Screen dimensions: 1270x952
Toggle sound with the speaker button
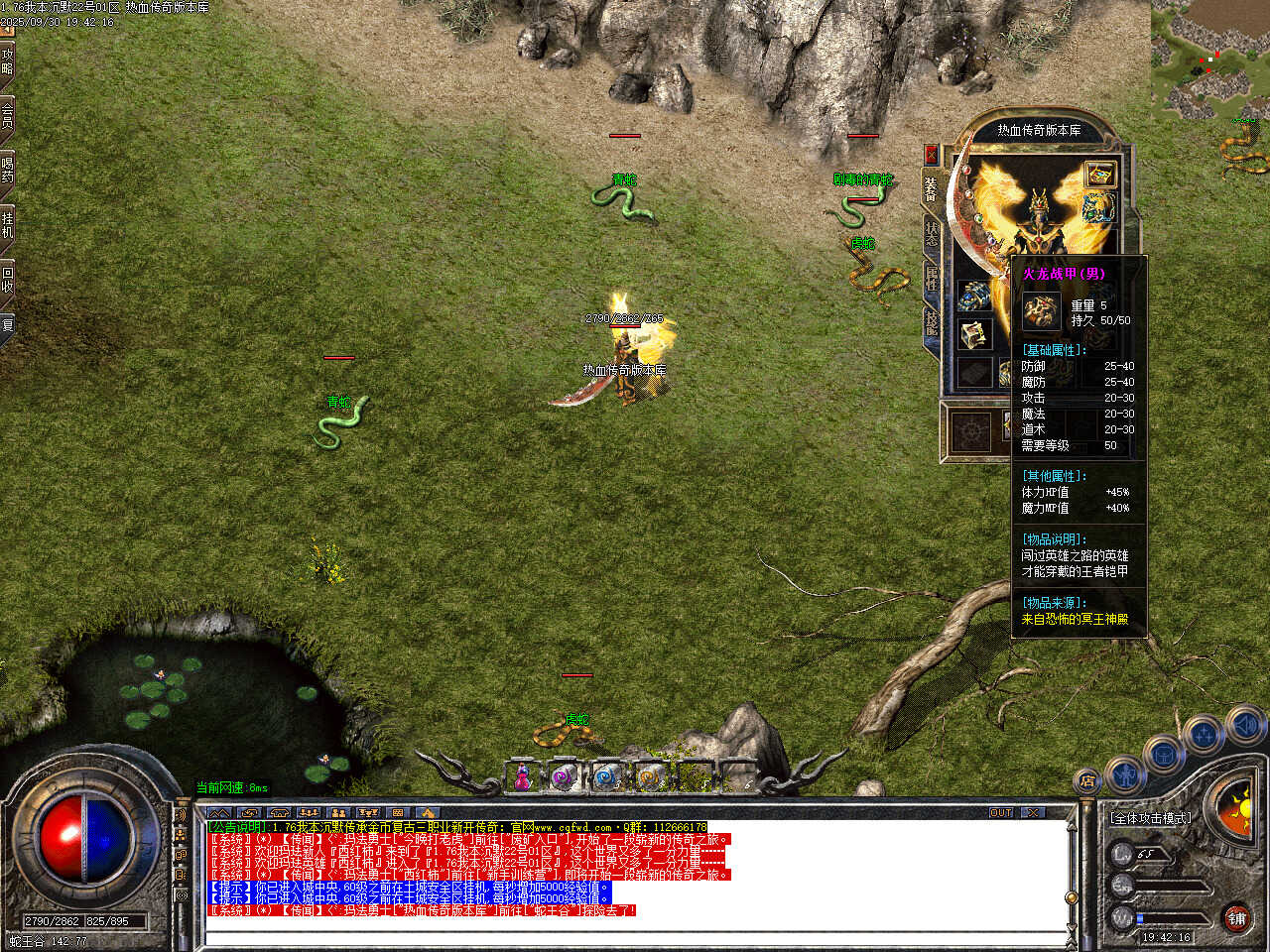pyautogui.click(x=1244, y=726)
